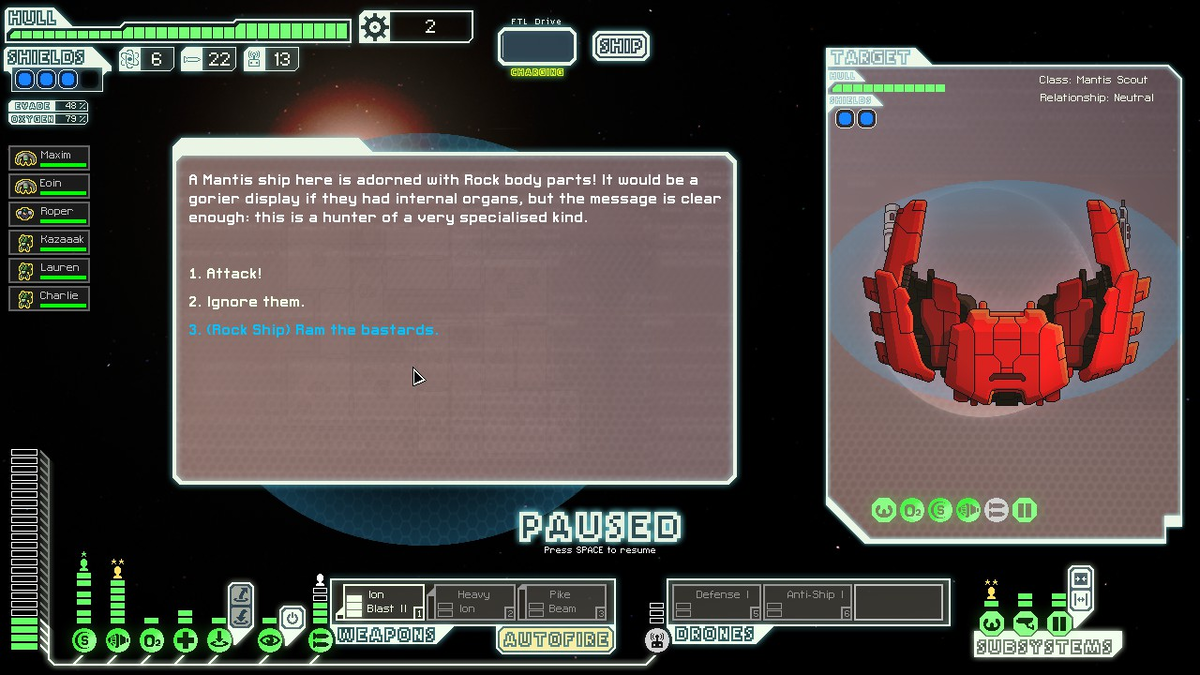
Task: Select "Ignore them." in the event dialog
Action: tap(246, 301)
